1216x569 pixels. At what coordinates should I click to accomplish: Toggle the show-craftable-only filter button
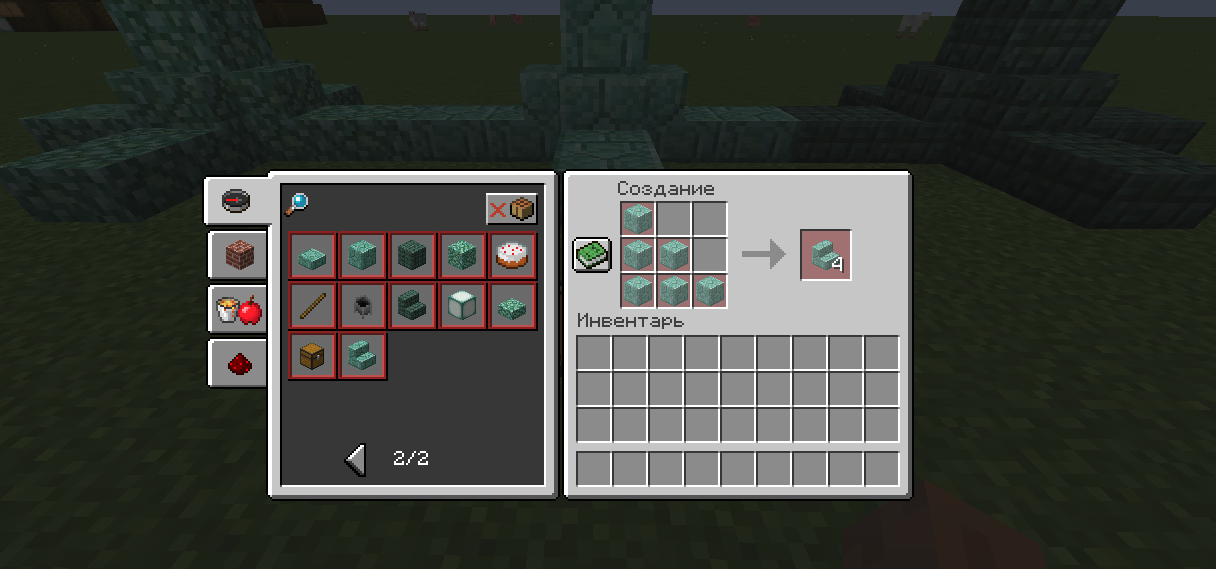point(512,209)
